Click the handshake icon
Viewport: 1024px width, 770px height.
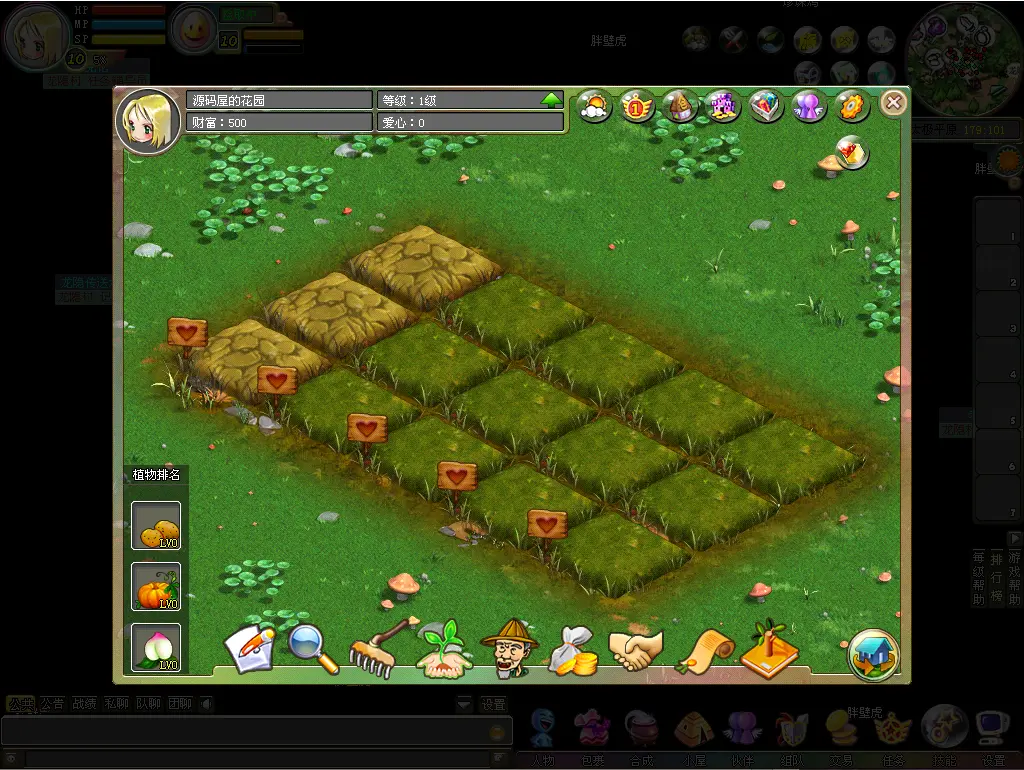(636, 650)
